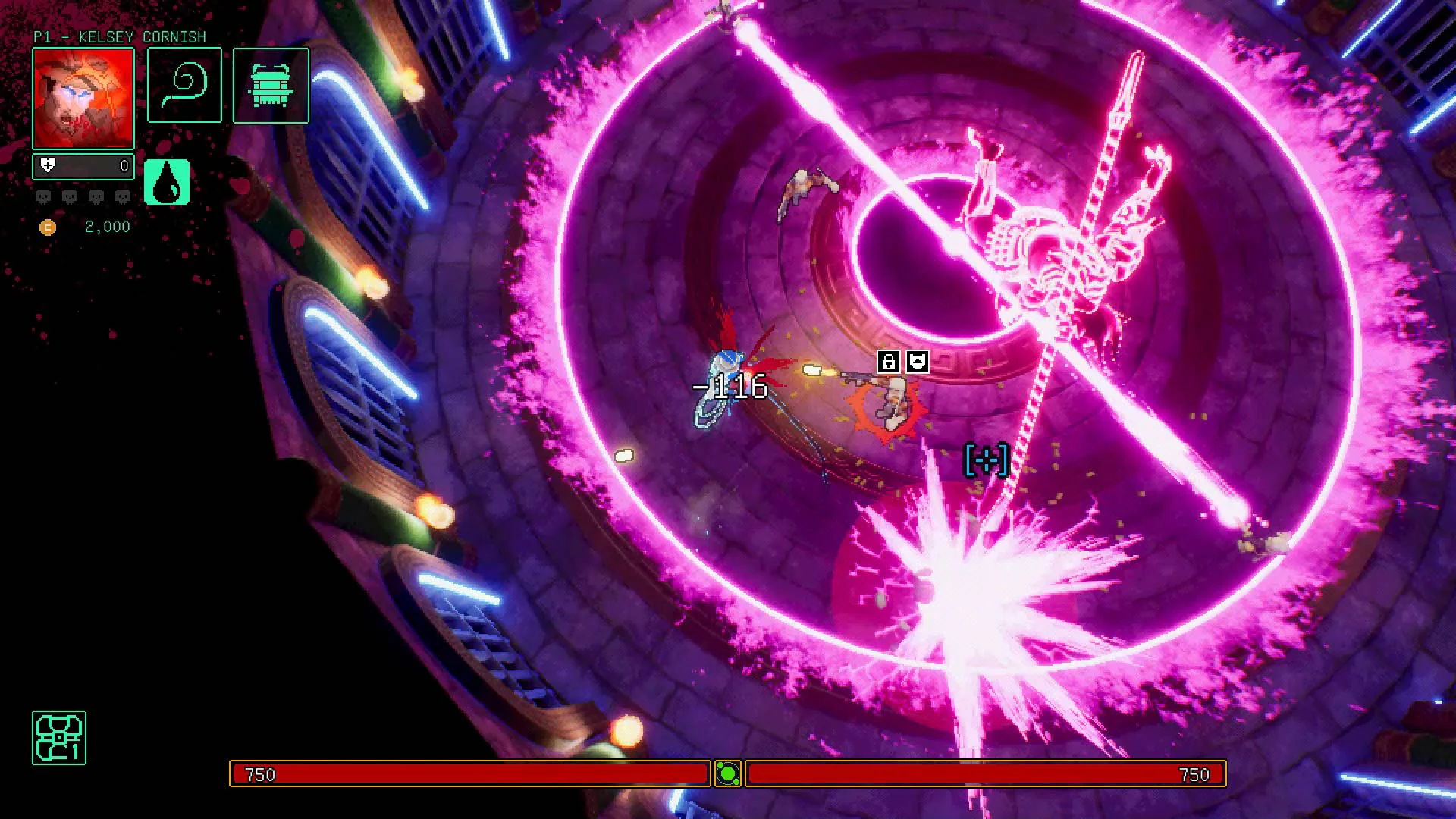Click the lock status icon above the enemy
This screenshot has height=819, width=1456.
point(889,362)
